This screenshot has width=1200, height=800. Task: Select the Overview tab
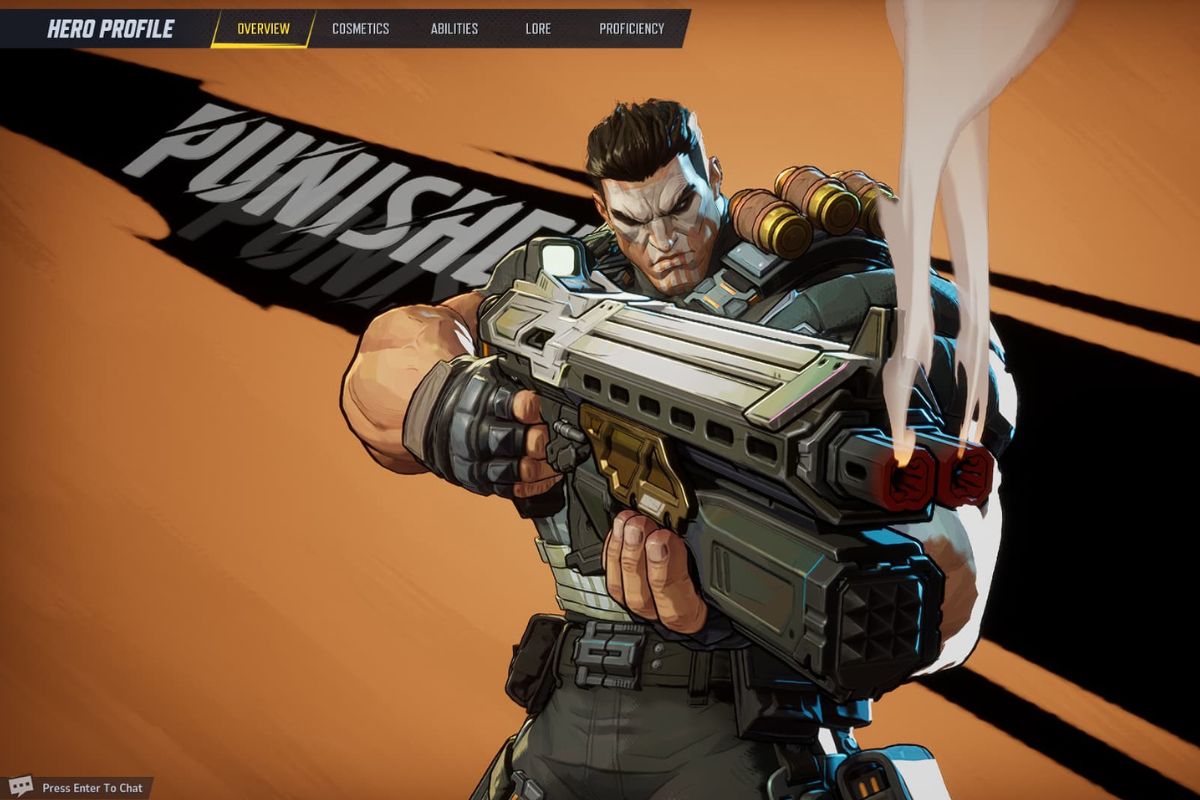tap(263, 29)
